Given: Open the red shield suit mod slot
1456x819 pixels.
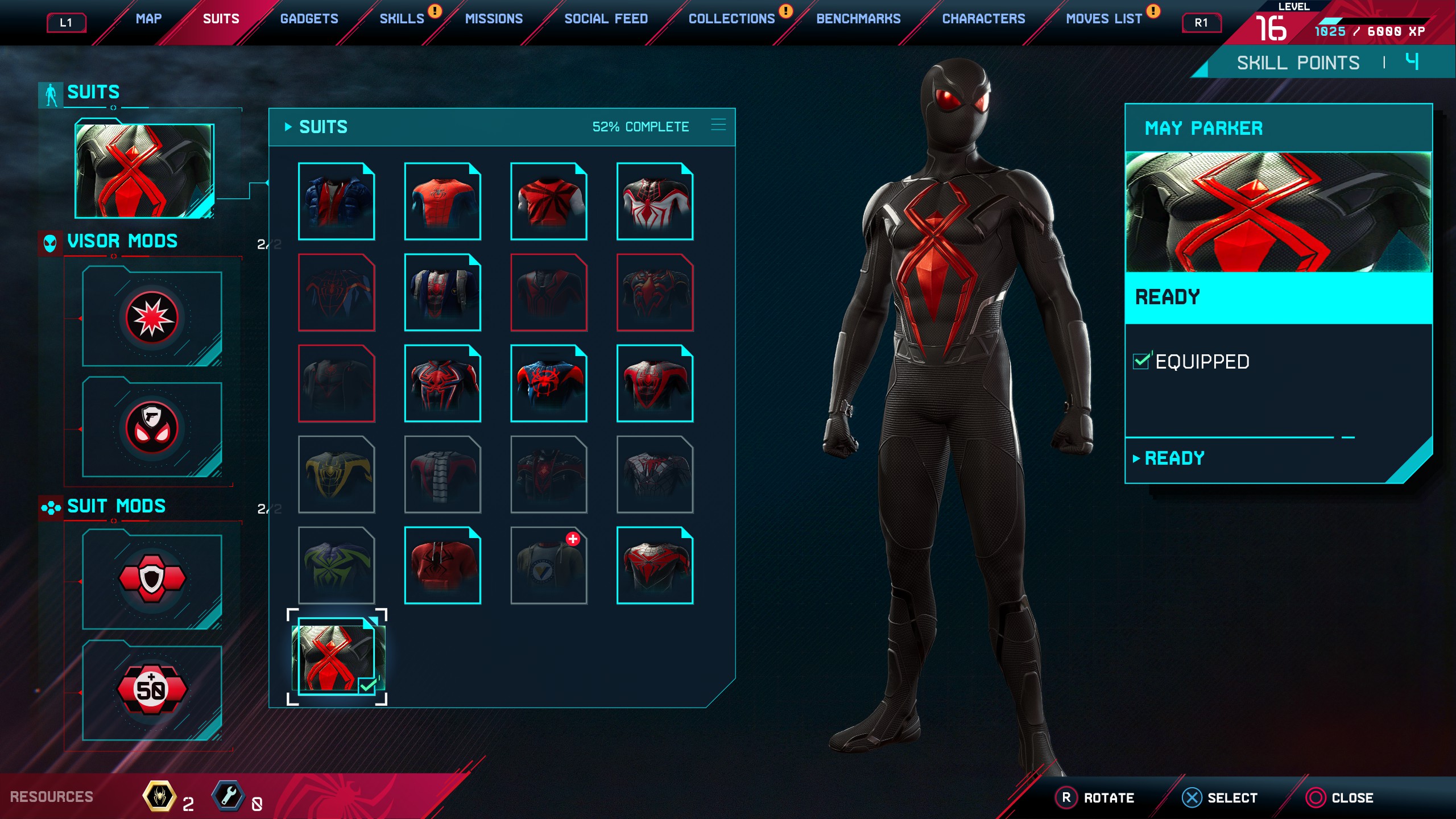Looking at the screenshot, I should 152,579.
